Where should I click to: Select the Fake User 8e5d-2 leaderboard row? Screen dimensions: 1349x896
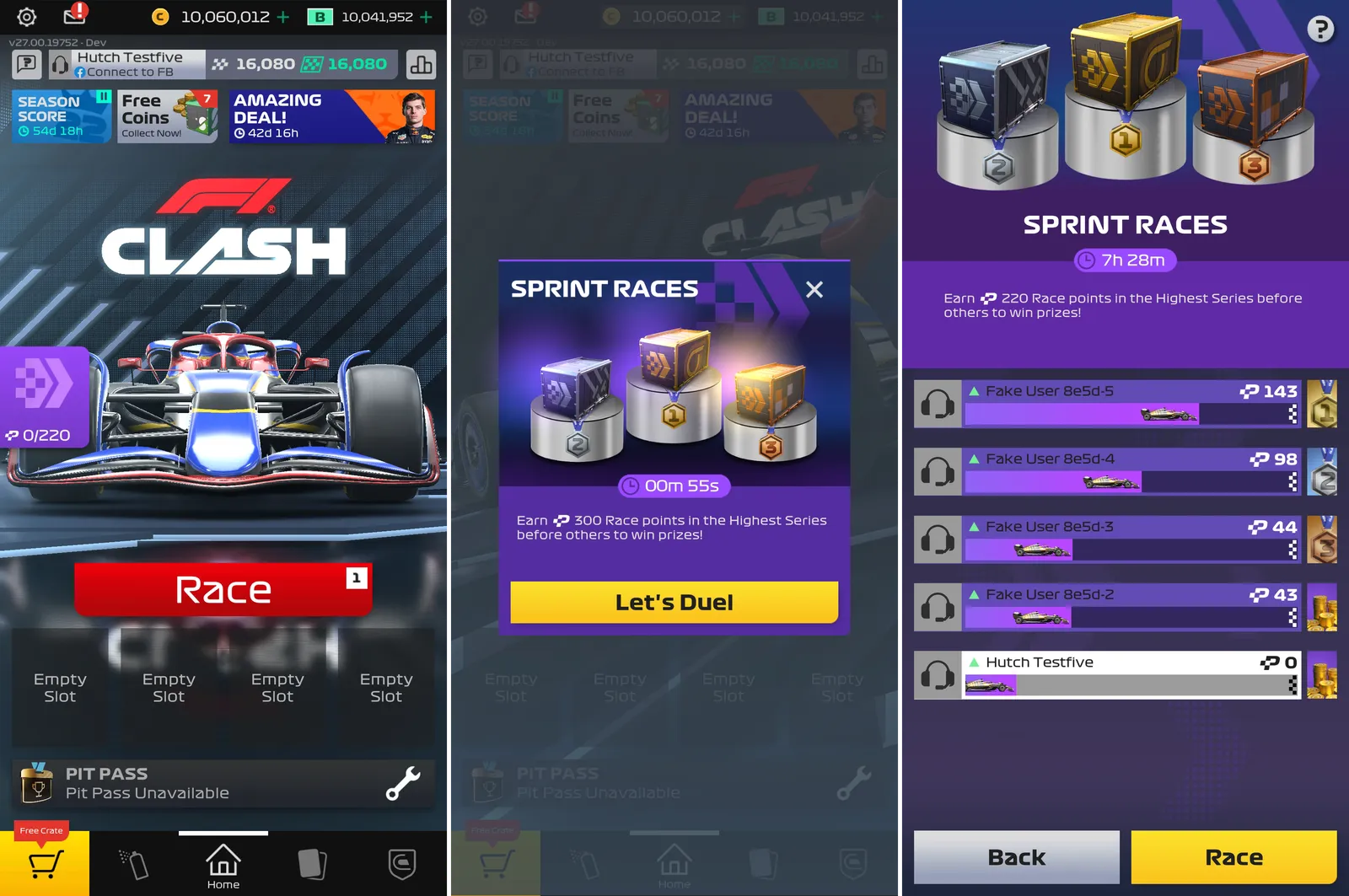coord(1130,607)
